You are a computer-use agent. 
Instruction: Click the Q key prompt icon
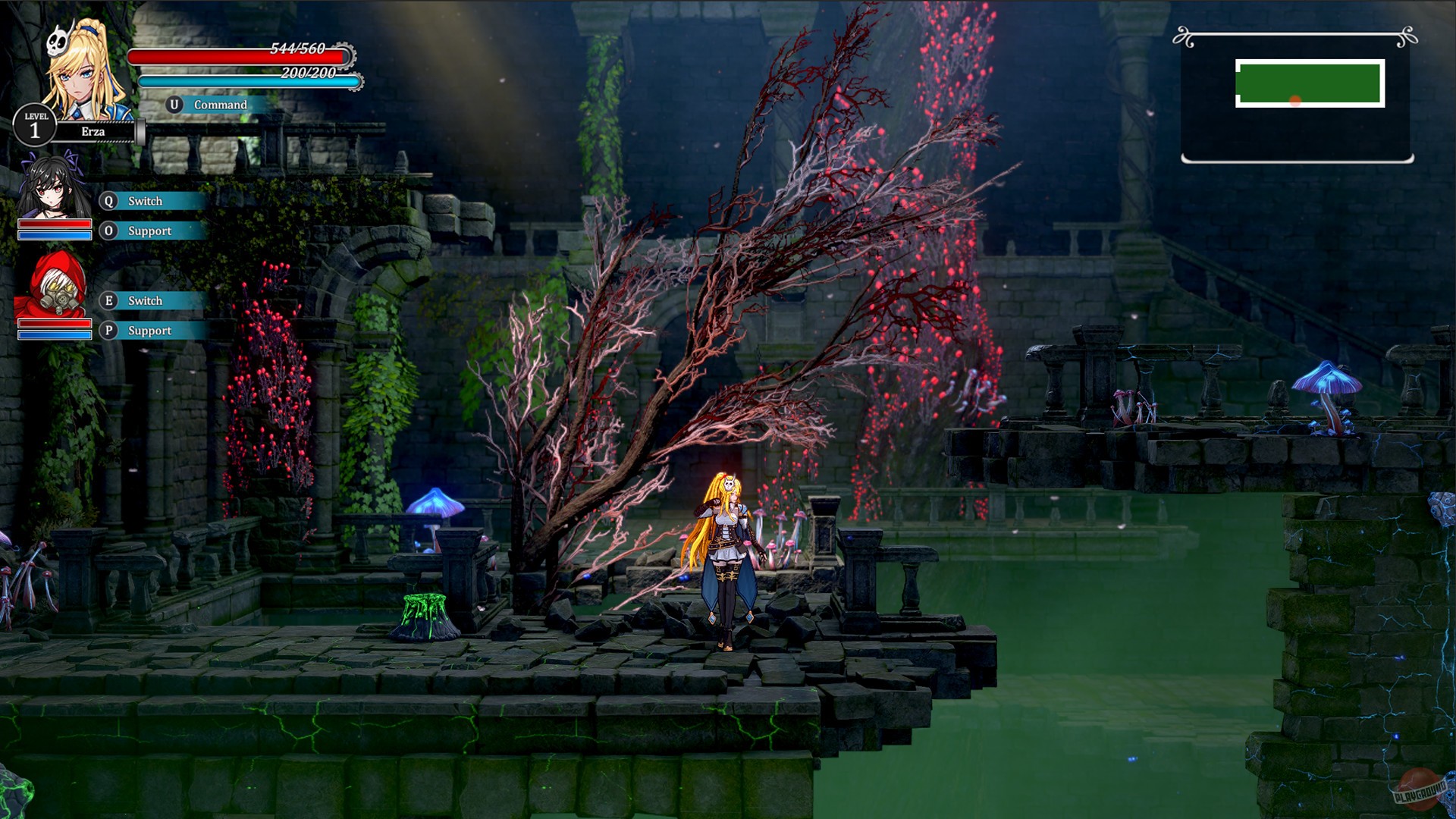click(108, 201)
